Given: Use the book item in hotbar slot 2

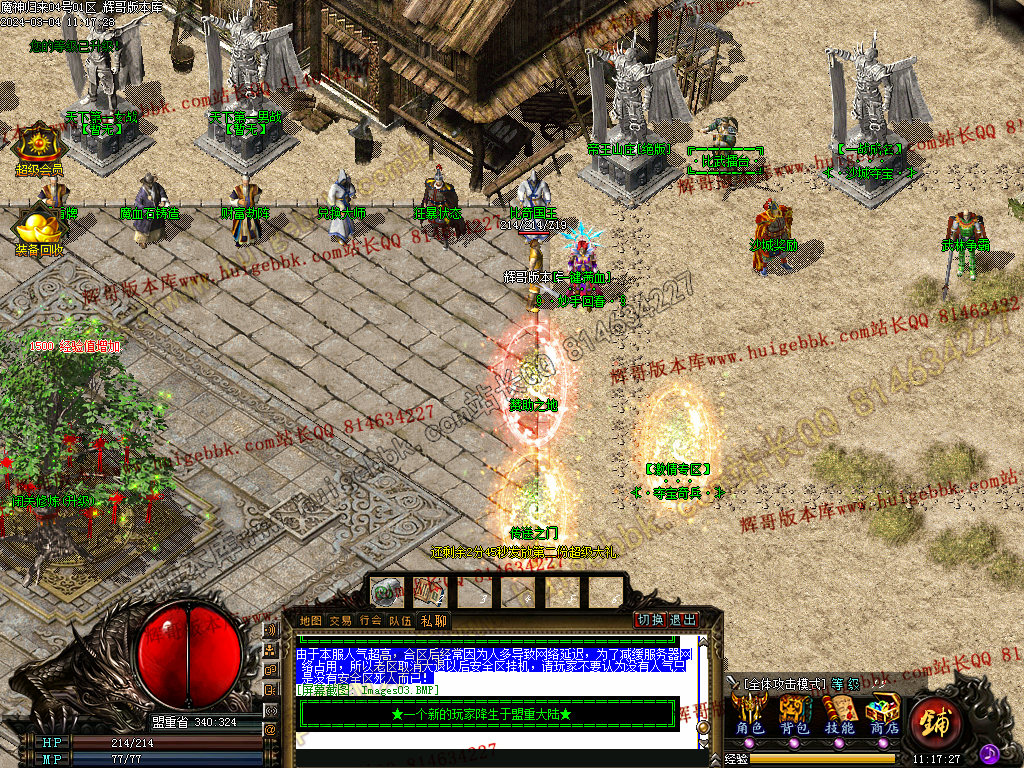Looking at the screenshot, I should (430, 592).
